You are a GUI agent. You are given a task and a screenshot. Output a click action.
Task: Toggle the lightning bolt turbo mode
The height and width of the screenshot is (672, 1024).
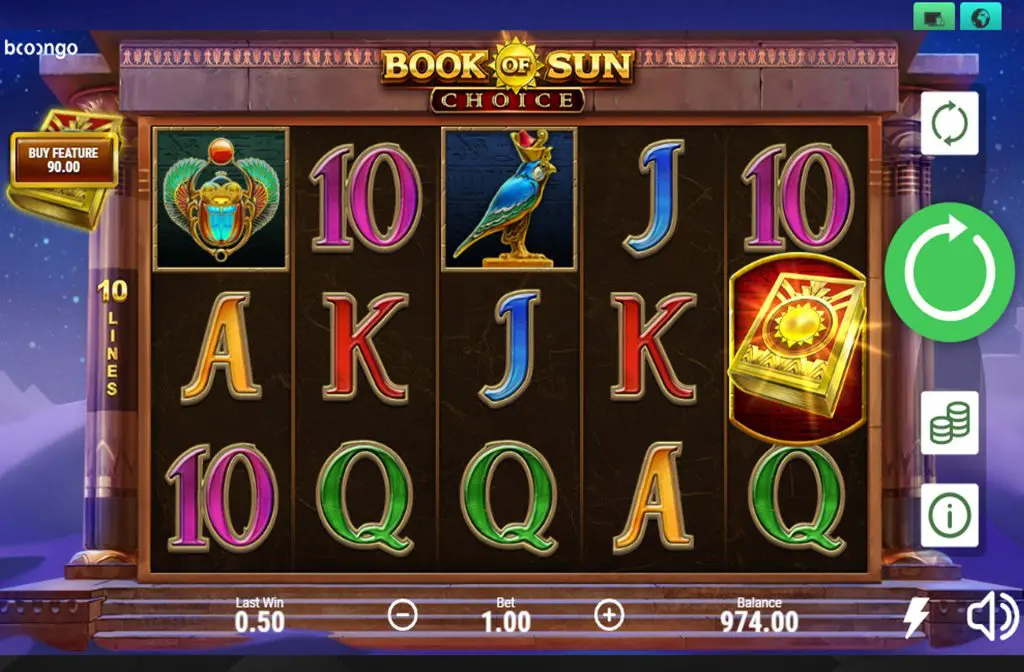[915, 618]
